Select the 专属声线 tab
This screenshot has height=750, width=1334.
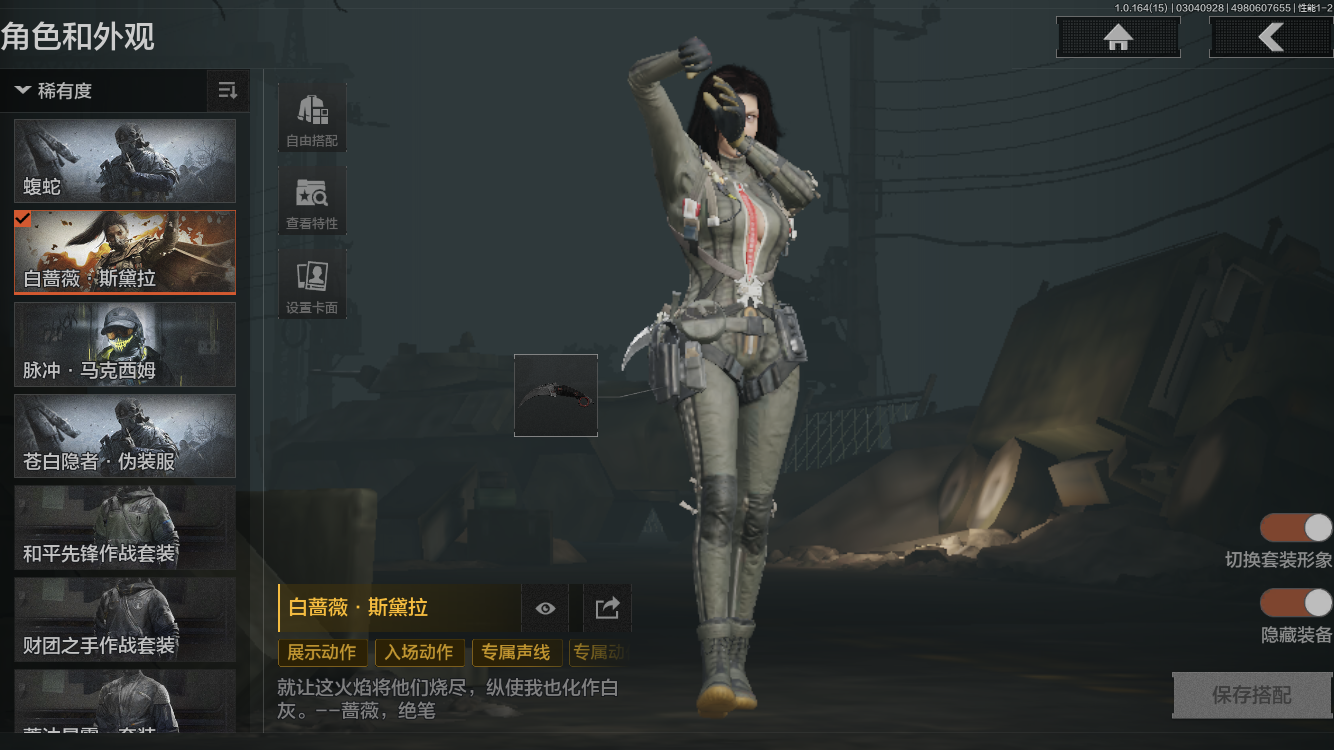[x=516, y=652]
